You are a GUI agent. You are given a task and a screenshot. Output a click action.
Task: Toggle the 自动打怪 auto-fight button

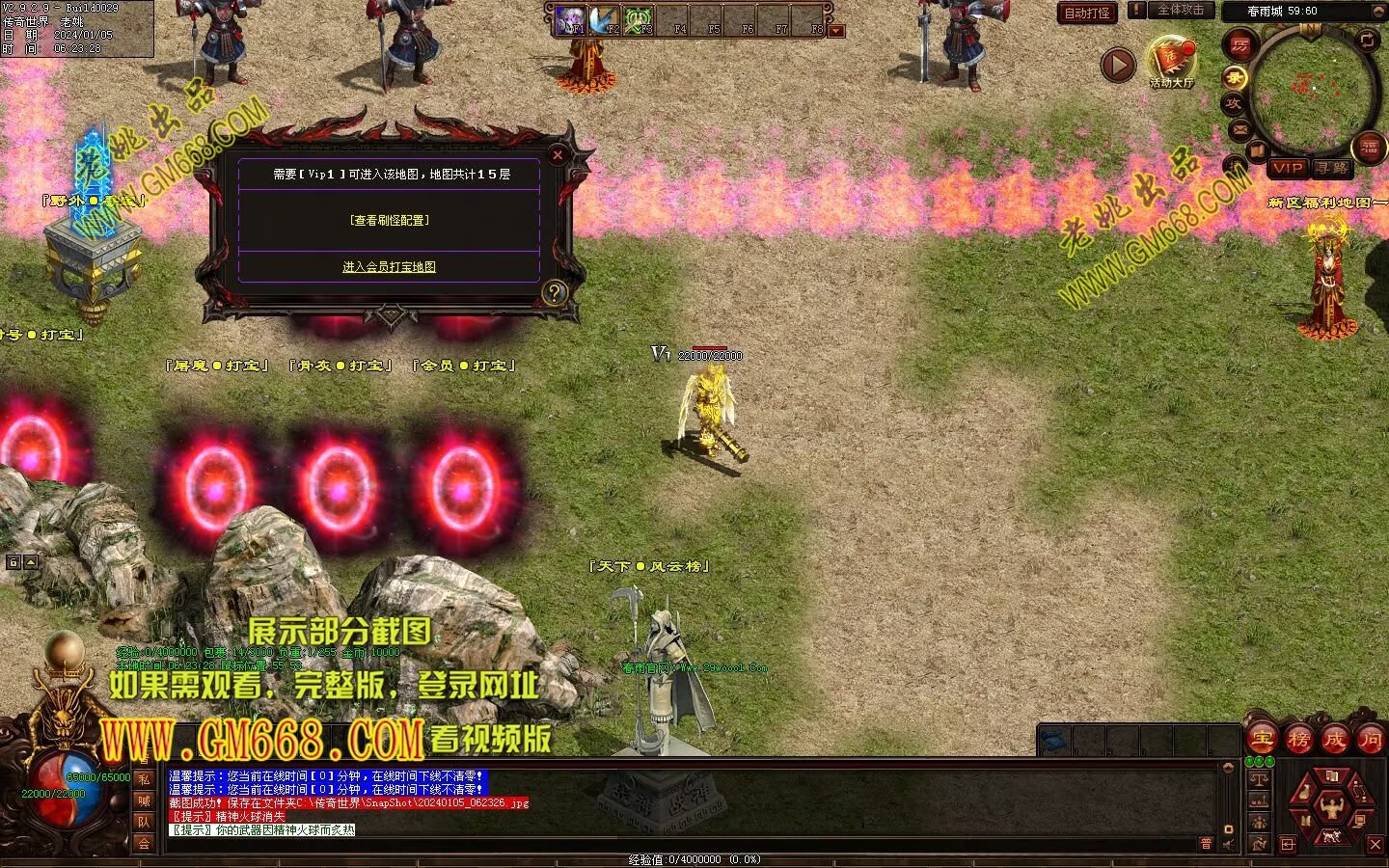pyautogui.click(x=1087, y=13)
